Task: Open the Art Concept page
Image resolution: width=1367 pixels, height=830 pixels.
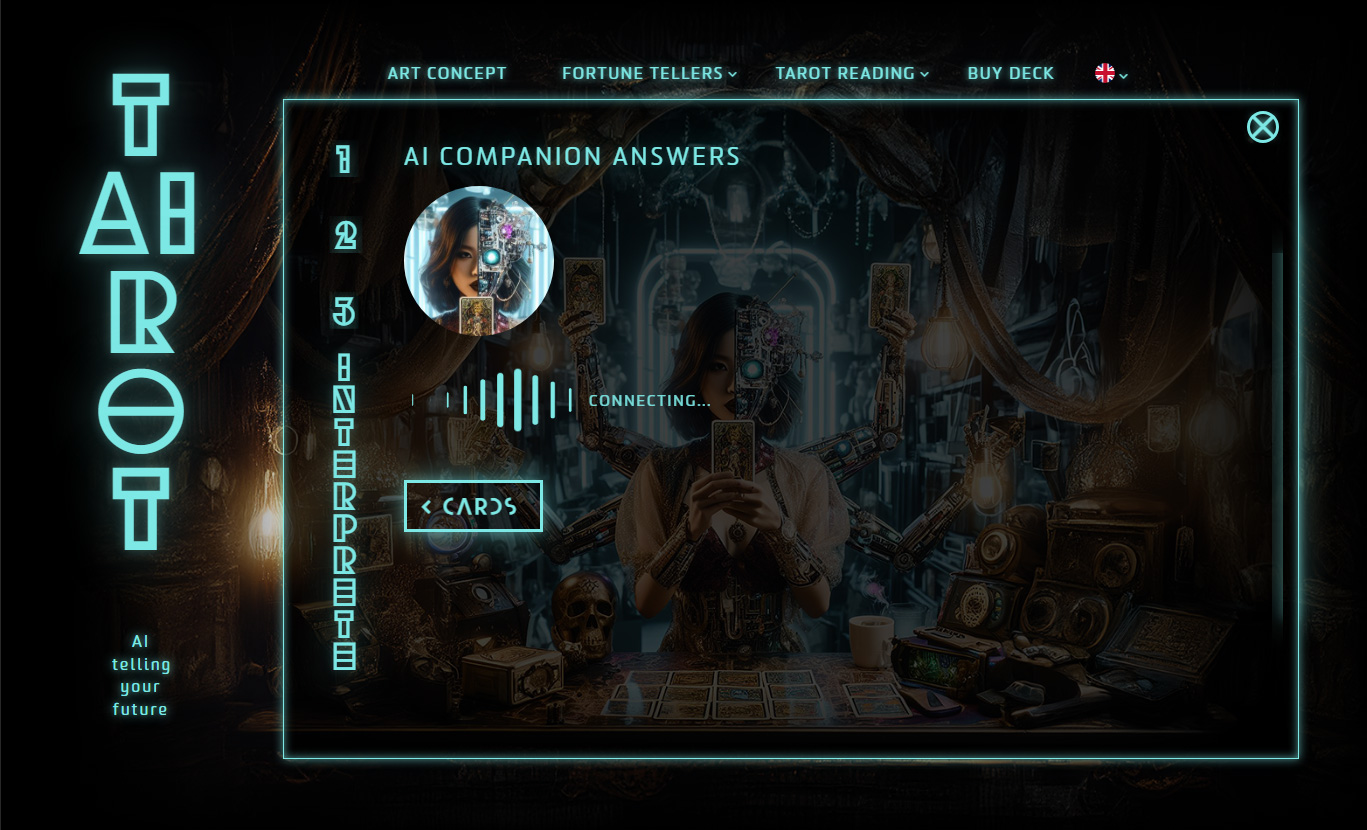Action: [447, 73]
